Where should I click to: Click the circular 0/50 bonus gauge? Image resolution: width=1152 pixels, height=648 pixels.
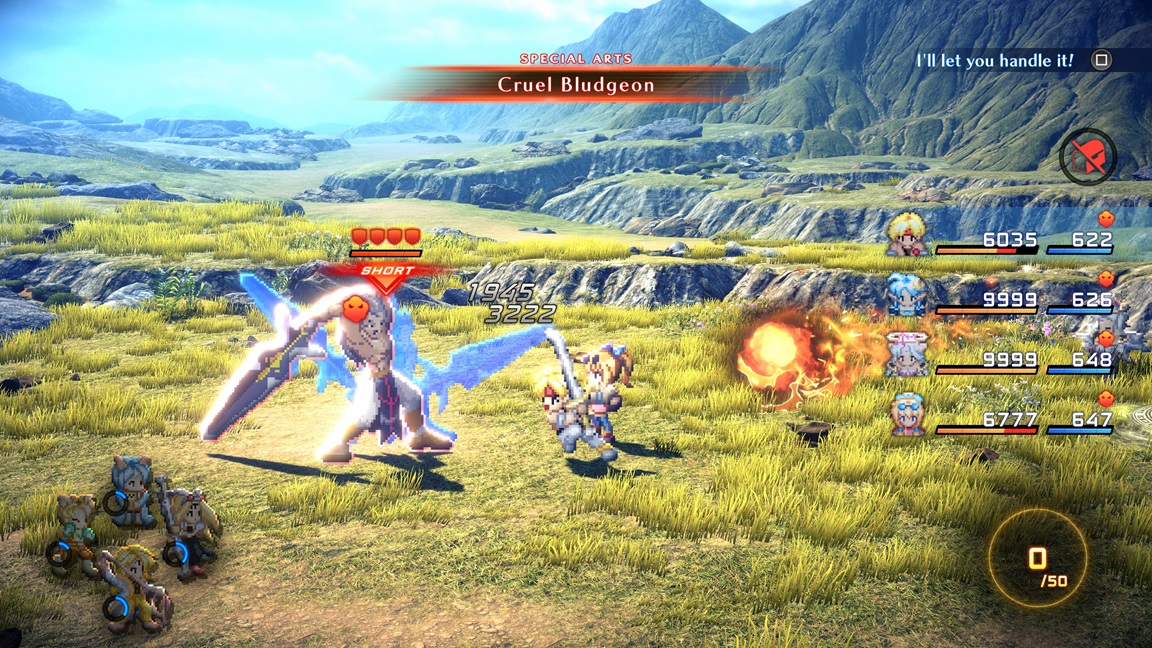coord(1038,560)
